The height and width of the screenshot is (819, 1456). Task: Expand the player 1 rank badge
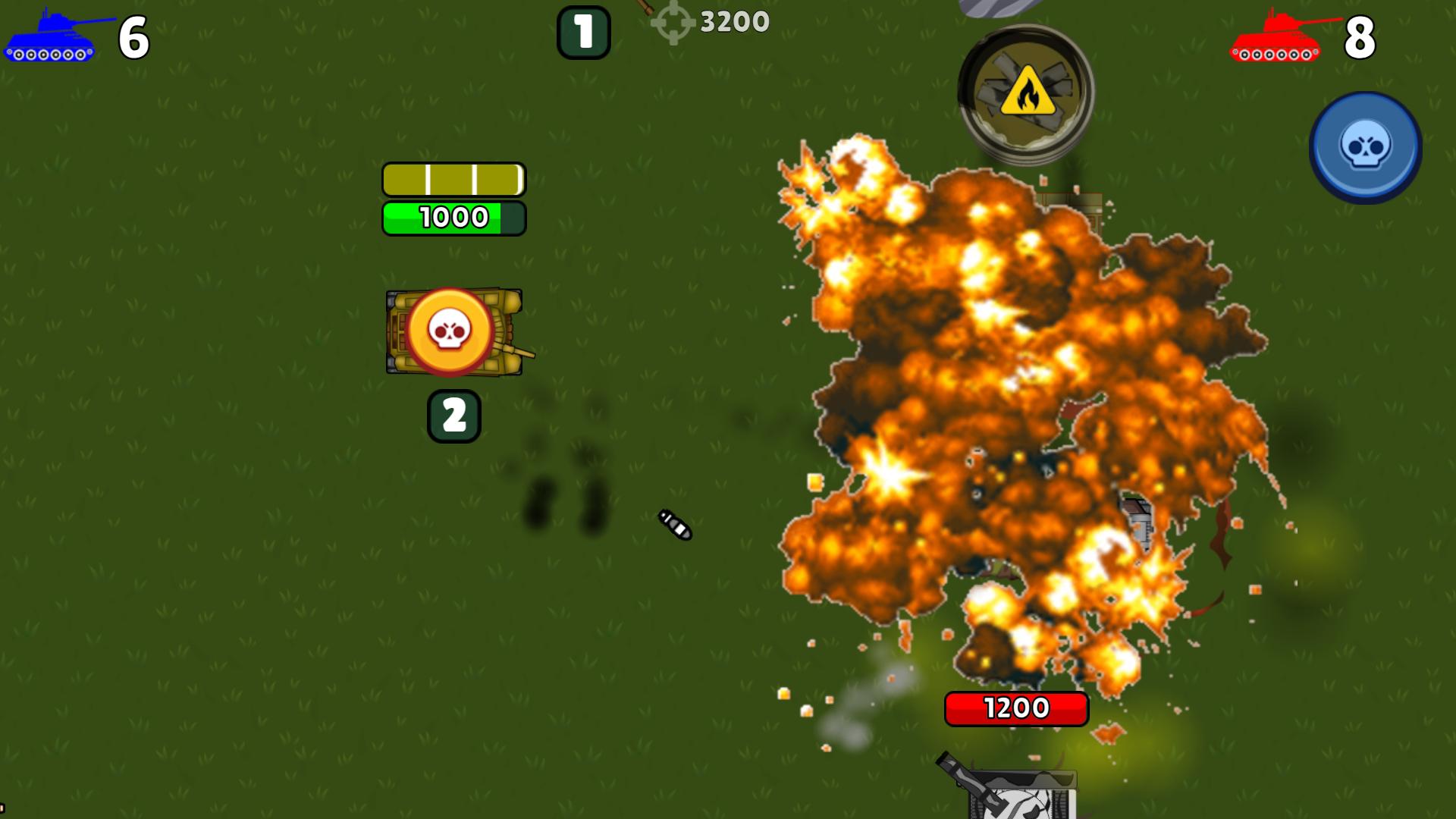[582, 33]
